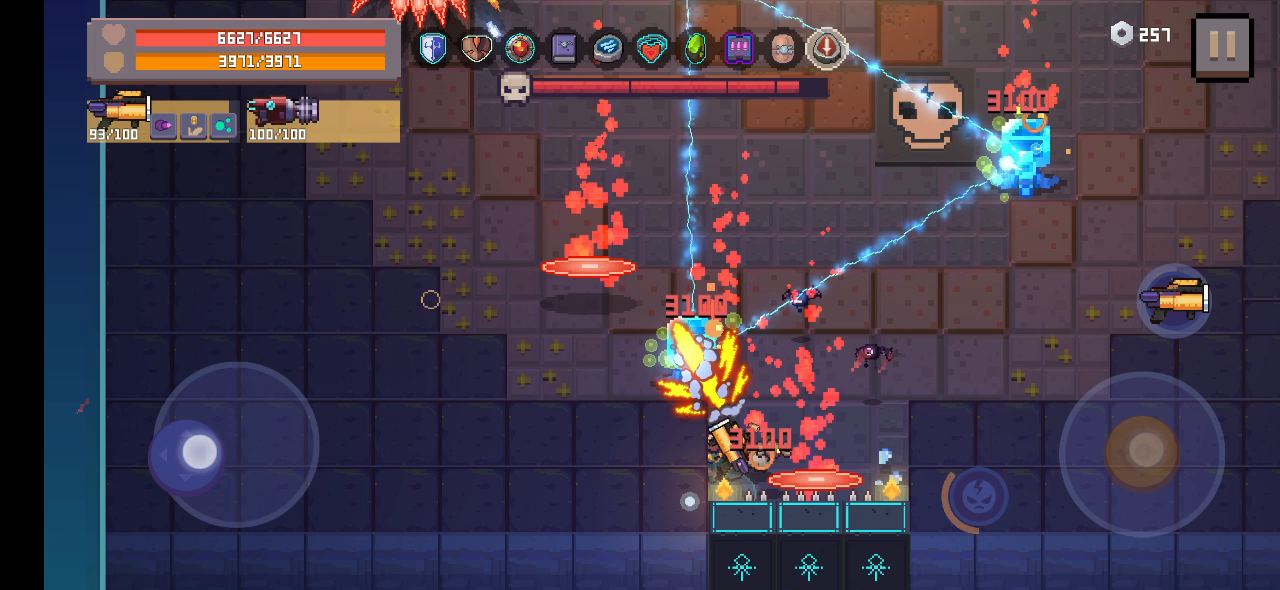Tap the blue-white shield buff icon
Viewport: 1280px width, 590px height.
pyautogui.click(x=432, y=48)
